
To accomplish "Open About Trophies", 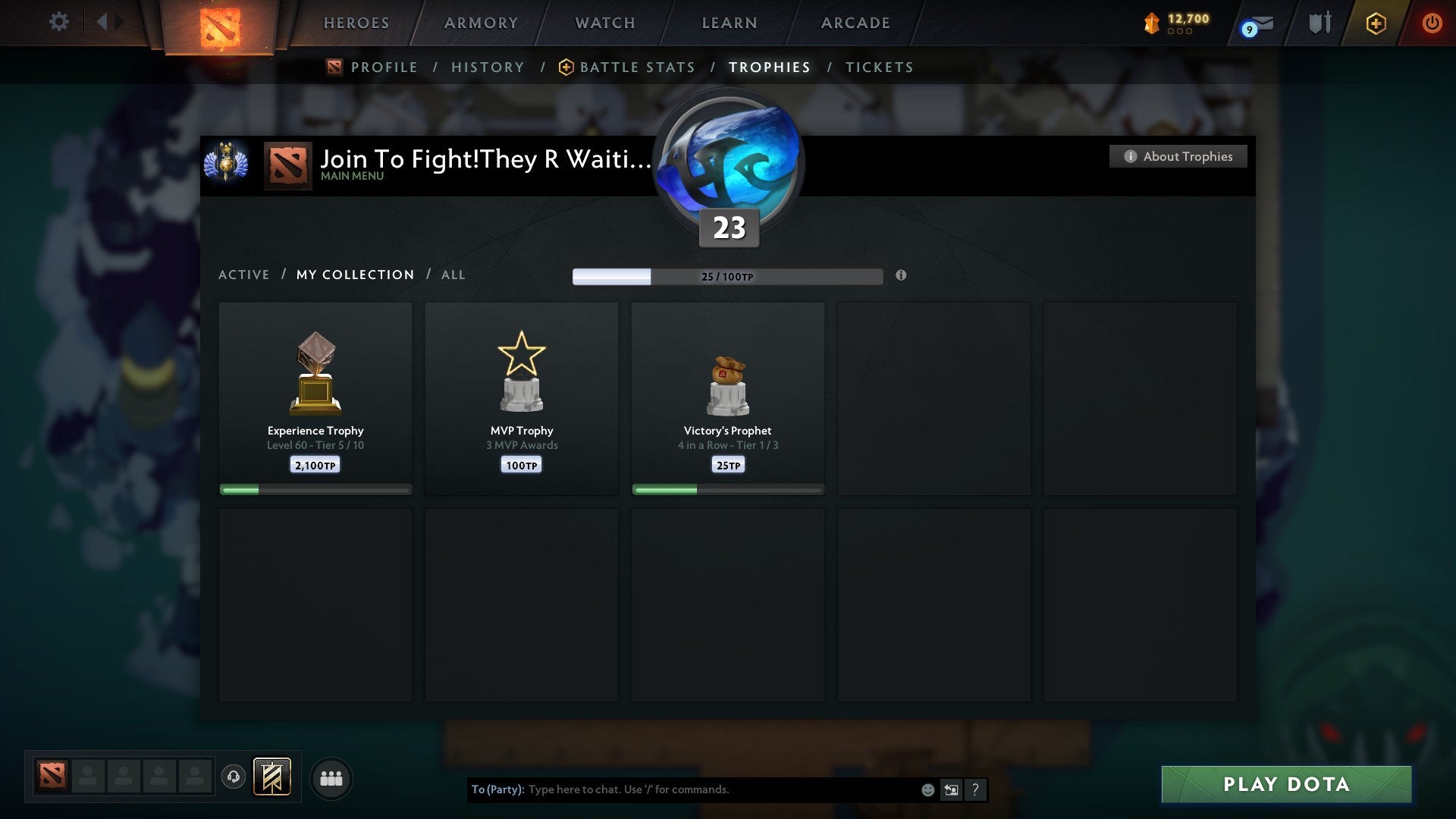I will pos(1178,156).
